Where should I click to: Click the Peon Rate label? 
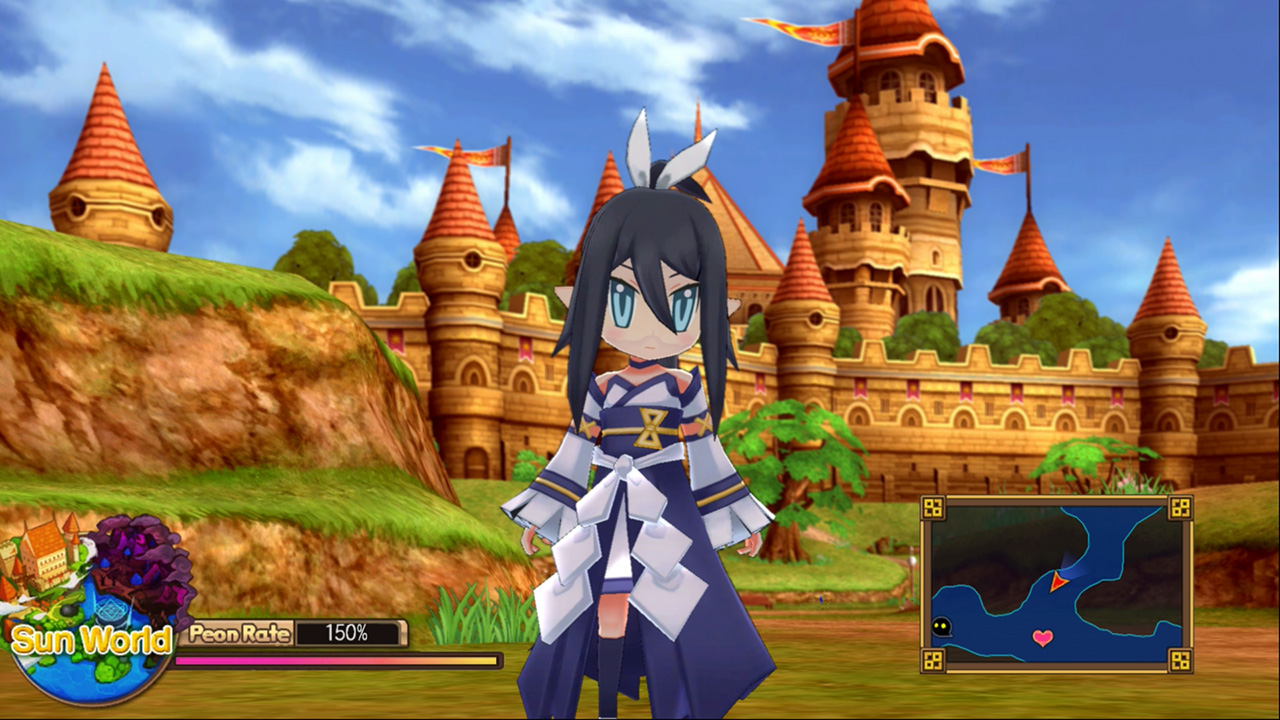point(238,634)
